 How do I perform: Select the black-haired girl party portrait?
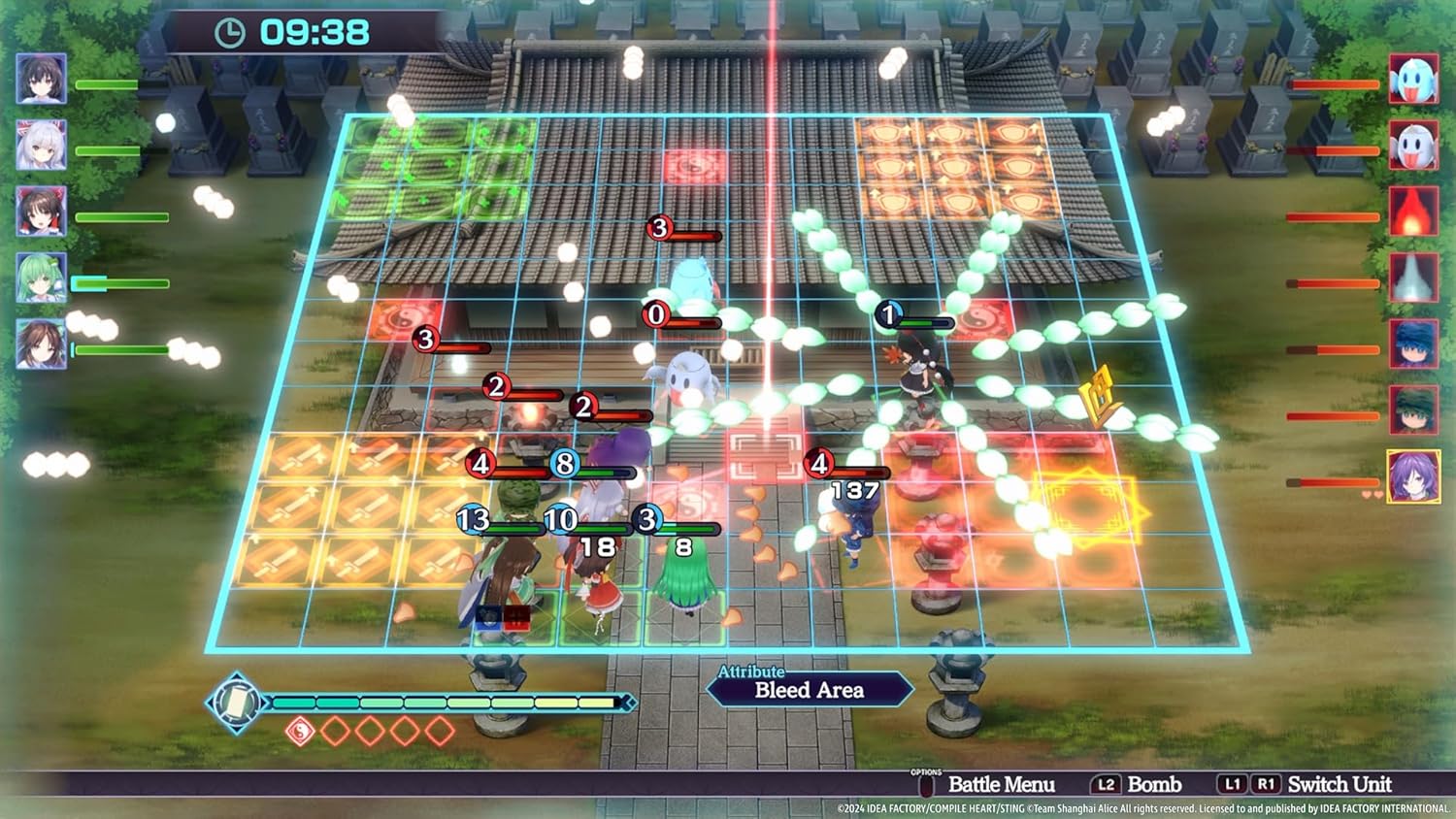(41, 79)
